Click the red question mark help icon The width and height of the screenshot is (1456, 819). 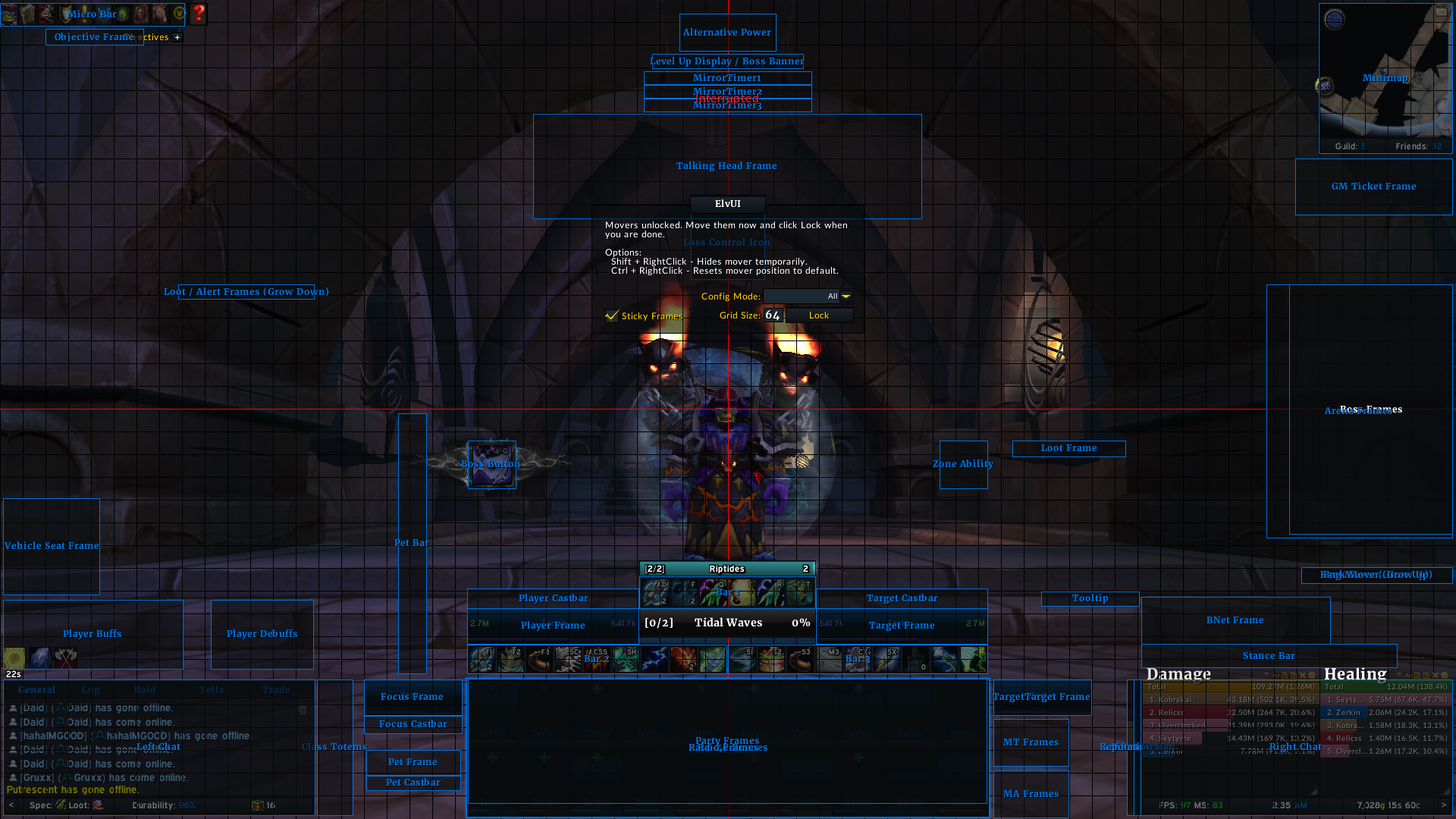coord(199,14)
